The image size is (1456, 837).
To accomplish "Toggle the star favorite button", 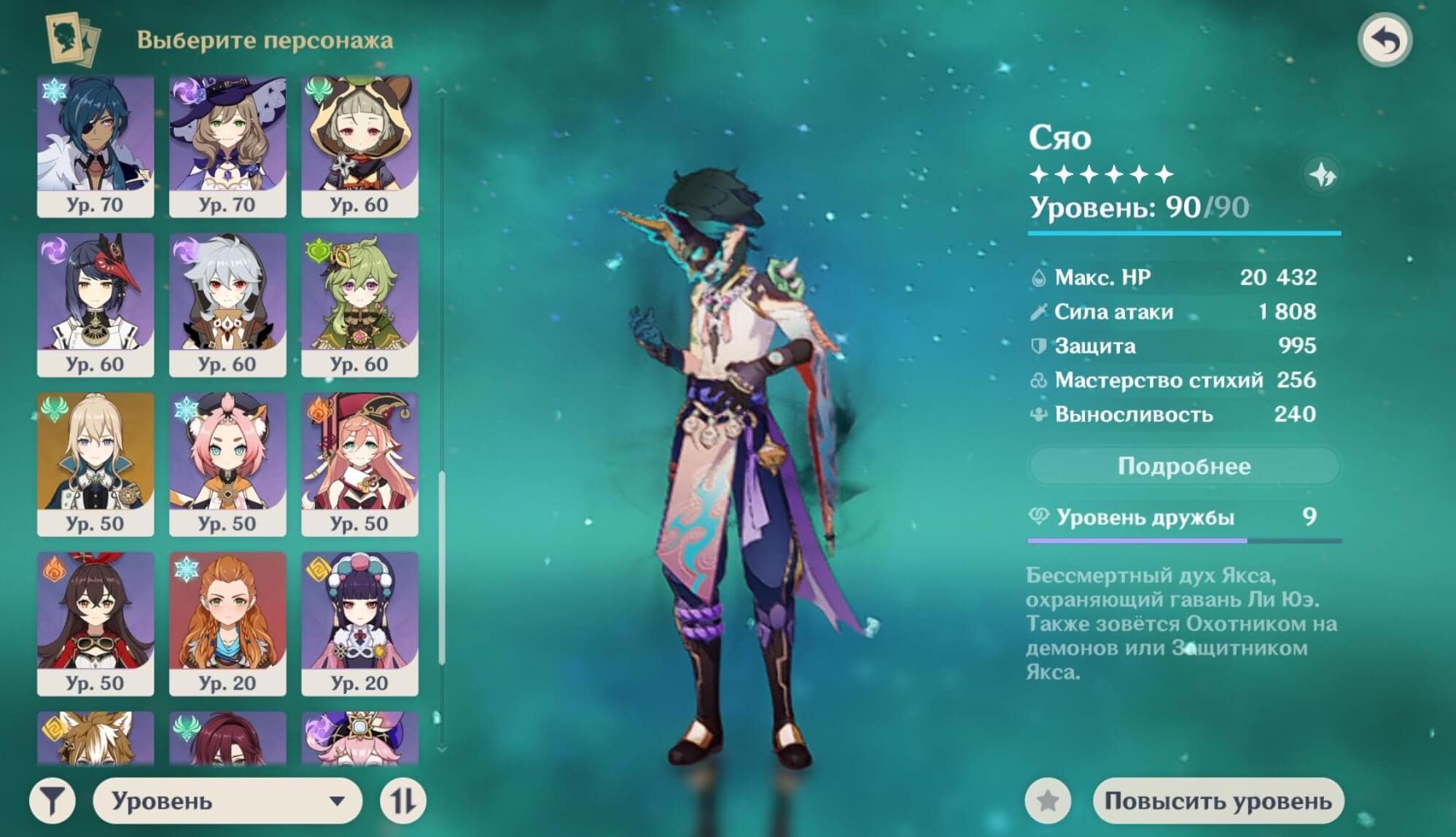I will pyautogui.click(x=1048, y=801).
